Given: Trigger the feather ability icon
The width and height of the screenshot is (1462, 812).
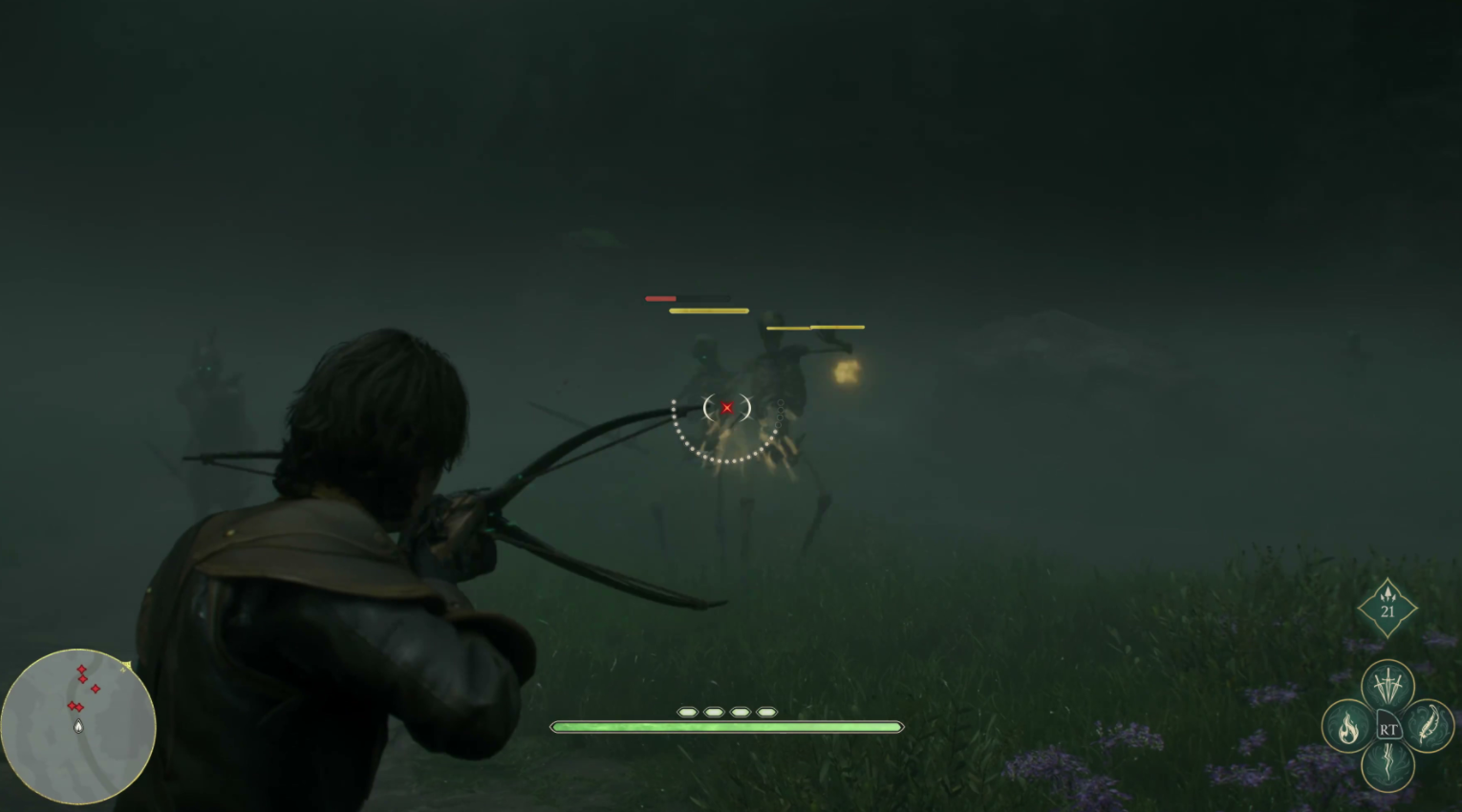Looking at the screenshot, I should (1428, 726).
